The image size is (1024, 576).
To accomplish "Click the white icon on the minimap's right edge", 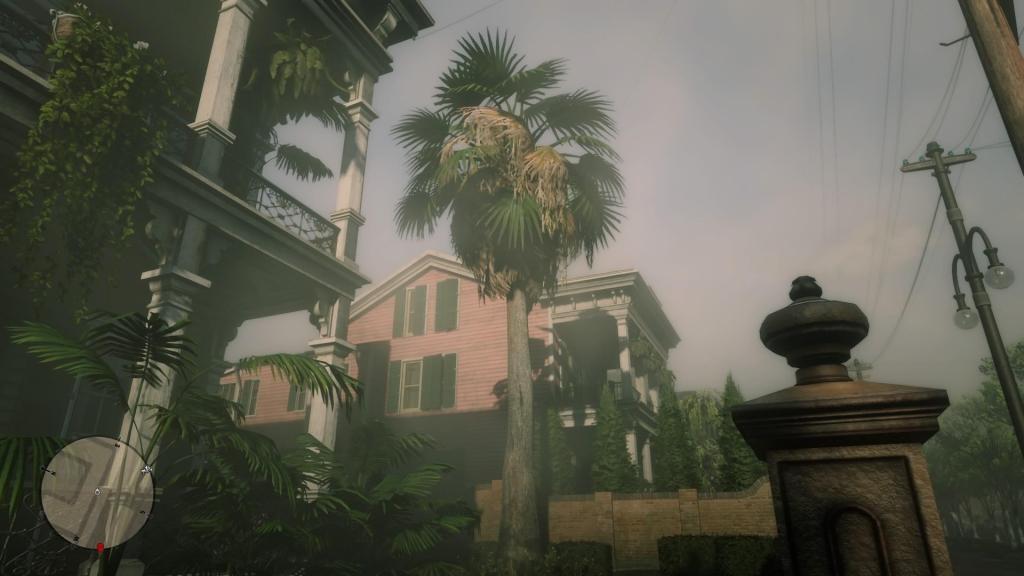I will tap(147, 468).
